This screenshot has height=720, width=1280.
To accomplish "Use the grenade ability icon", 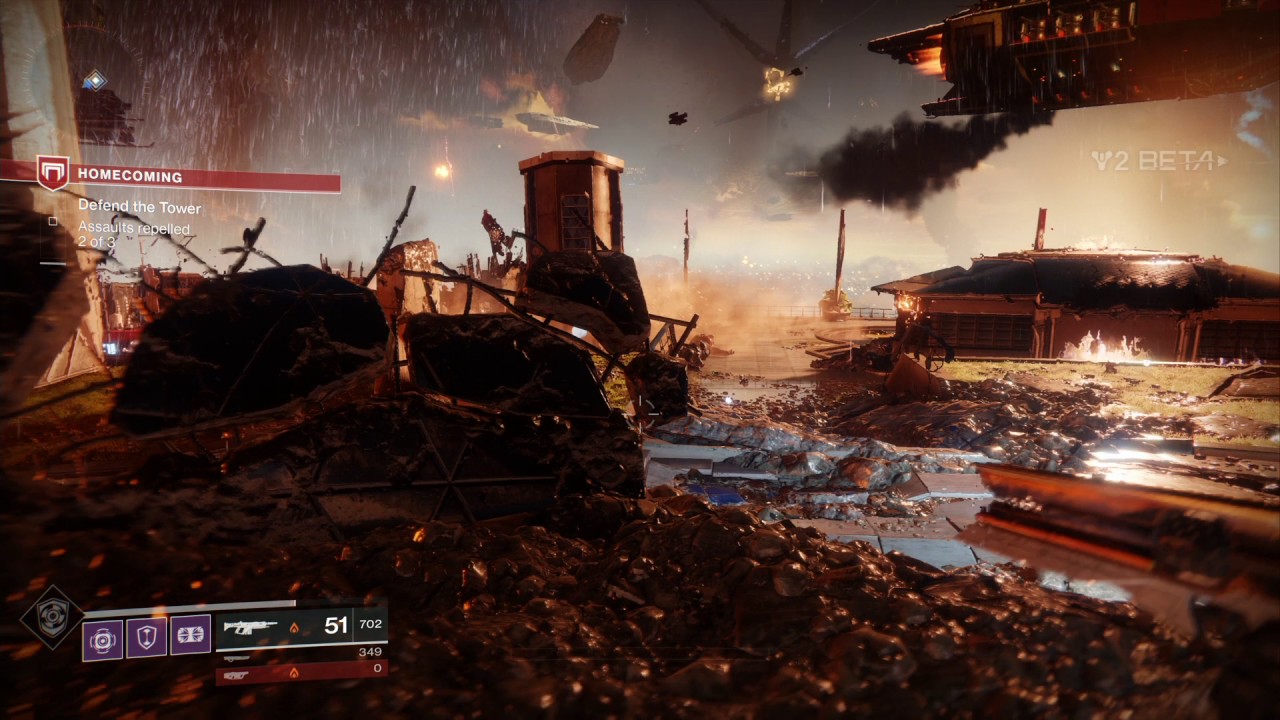I will (x=103, y=637).
